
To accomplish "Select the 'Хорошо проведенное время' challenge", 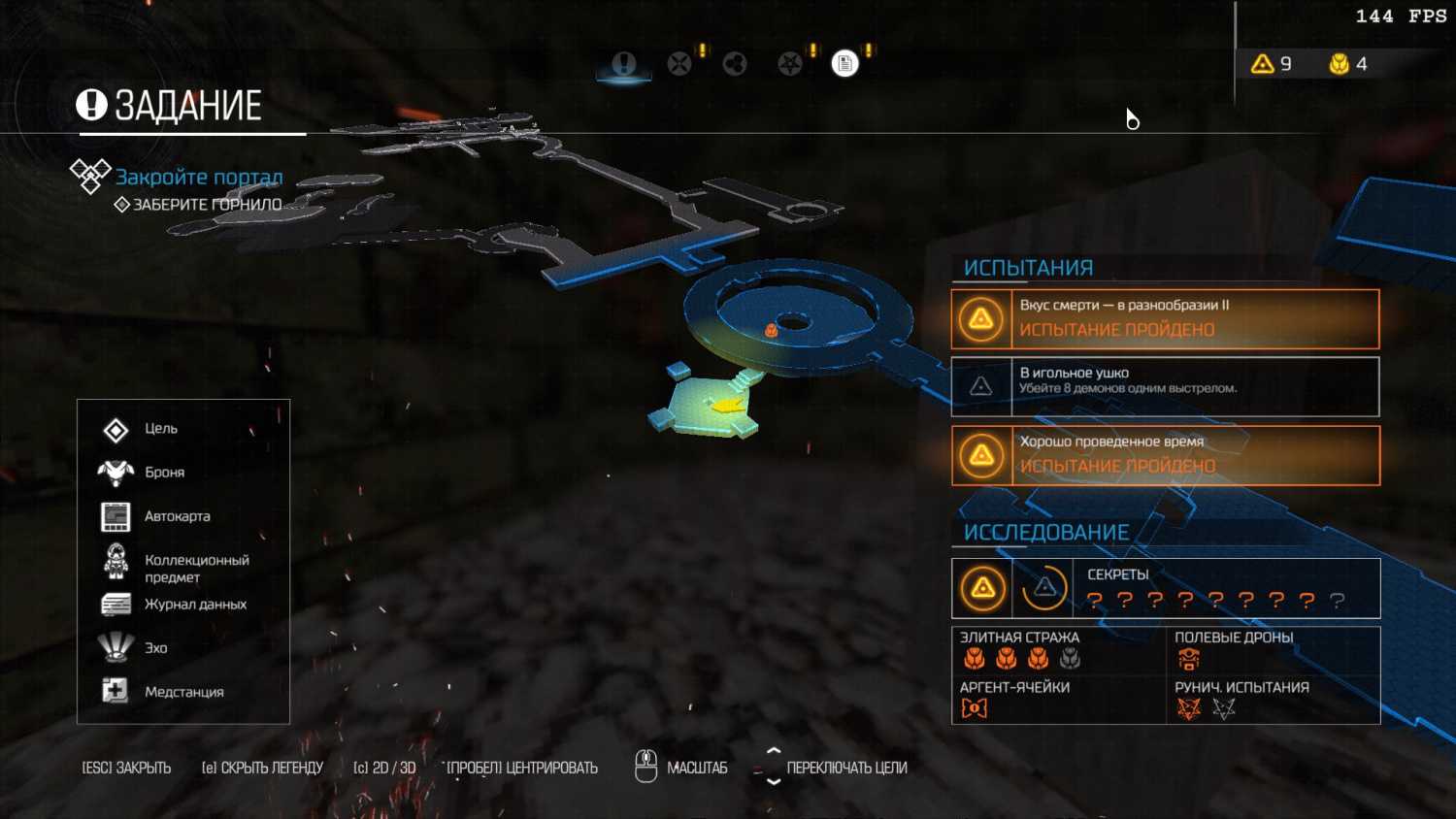I will coord(1165,455).
